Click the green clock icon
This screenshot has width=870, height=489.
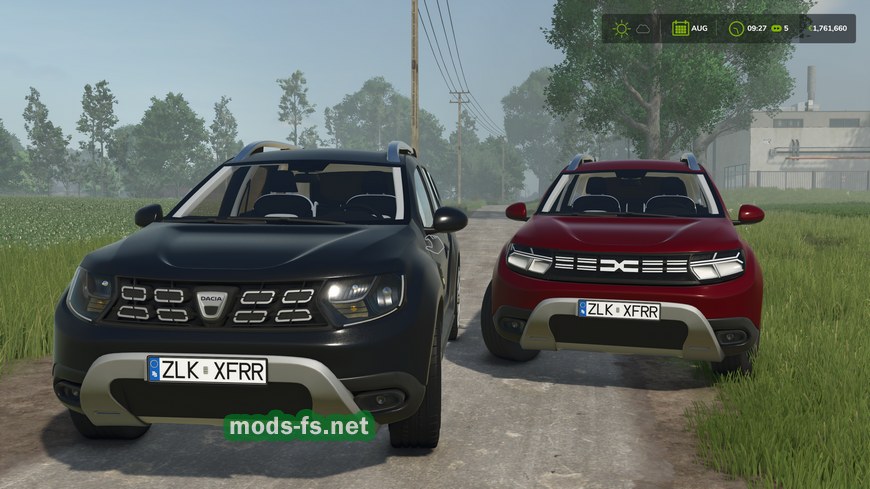(x=736, y=28)
